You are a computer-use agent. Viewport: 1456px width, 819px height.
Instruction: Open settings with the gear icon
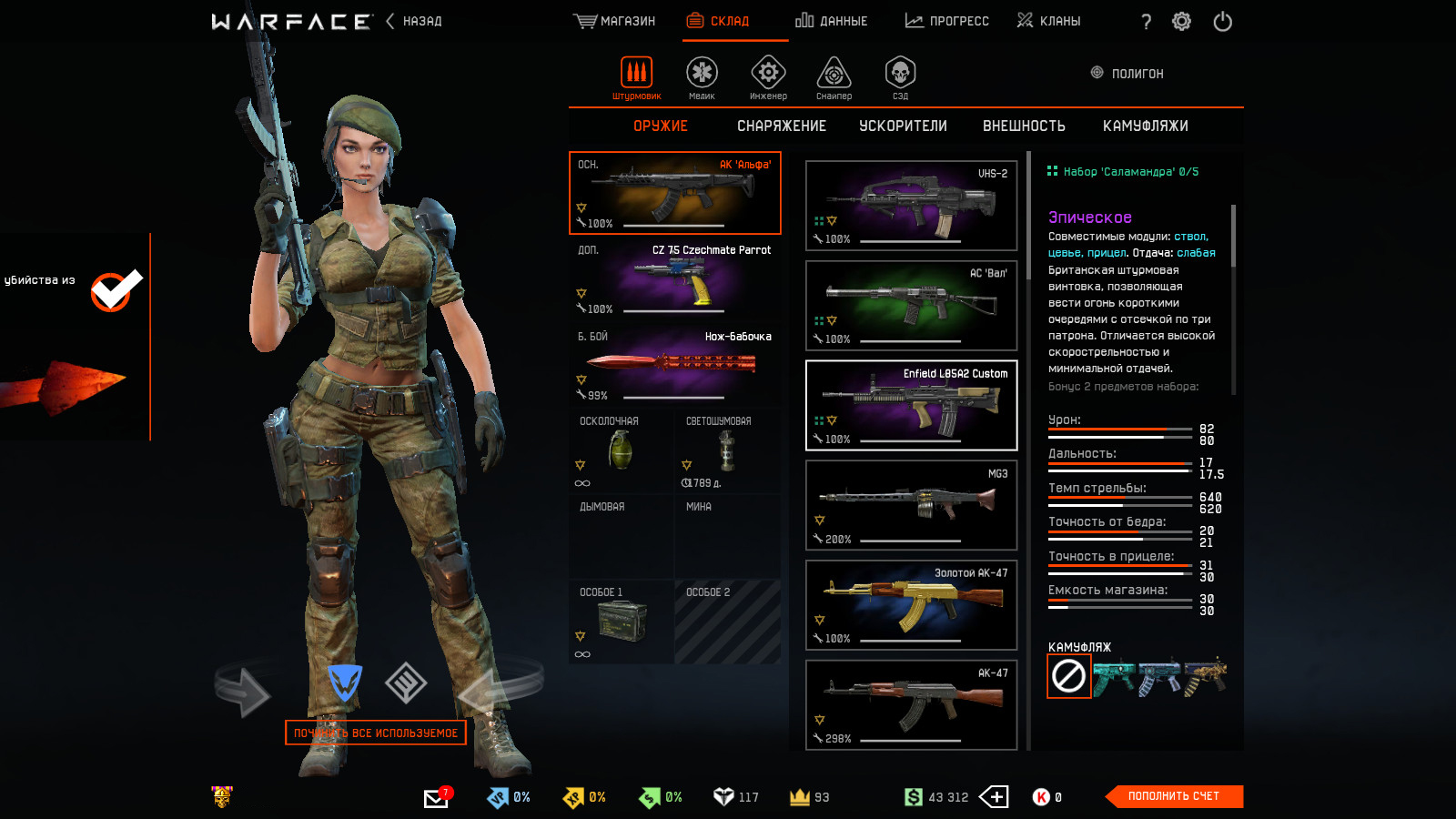(x=1181, y=22)
